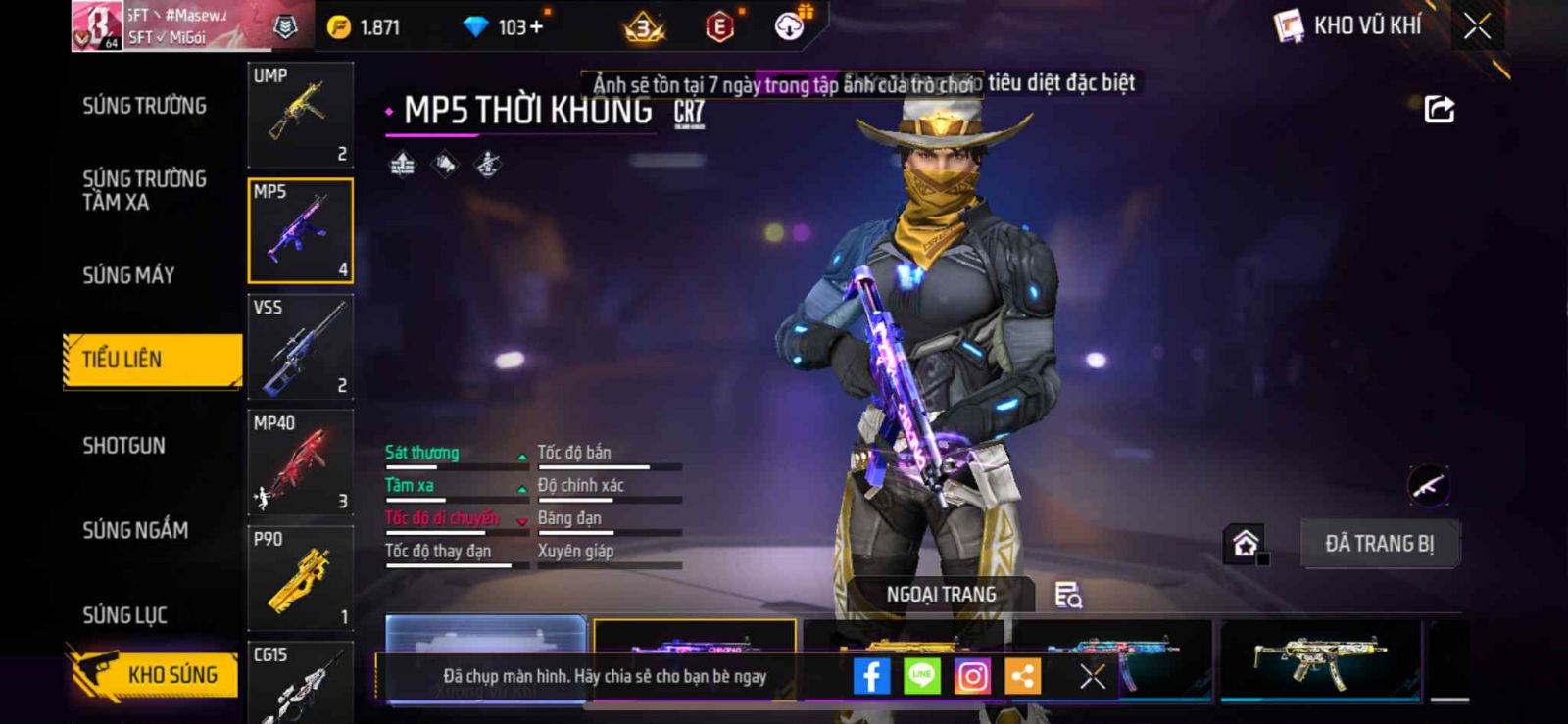The width and height of the screenshot is (1568, 724).
Task: Select the MP40 weapon tile
Action: (300, 461)
